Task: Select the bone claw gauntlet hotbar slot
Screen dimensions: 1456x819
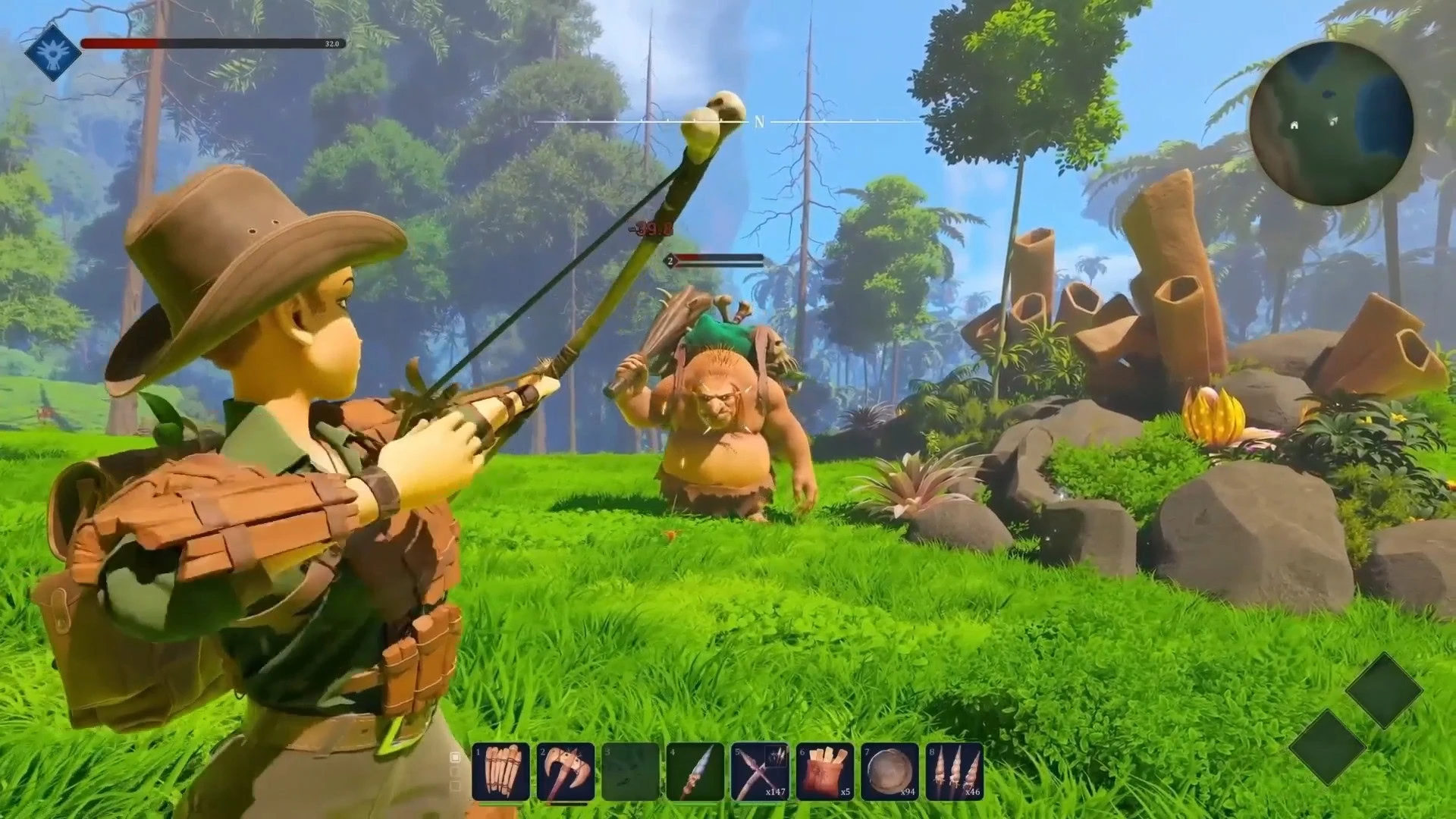Action: tap(500, 772)
